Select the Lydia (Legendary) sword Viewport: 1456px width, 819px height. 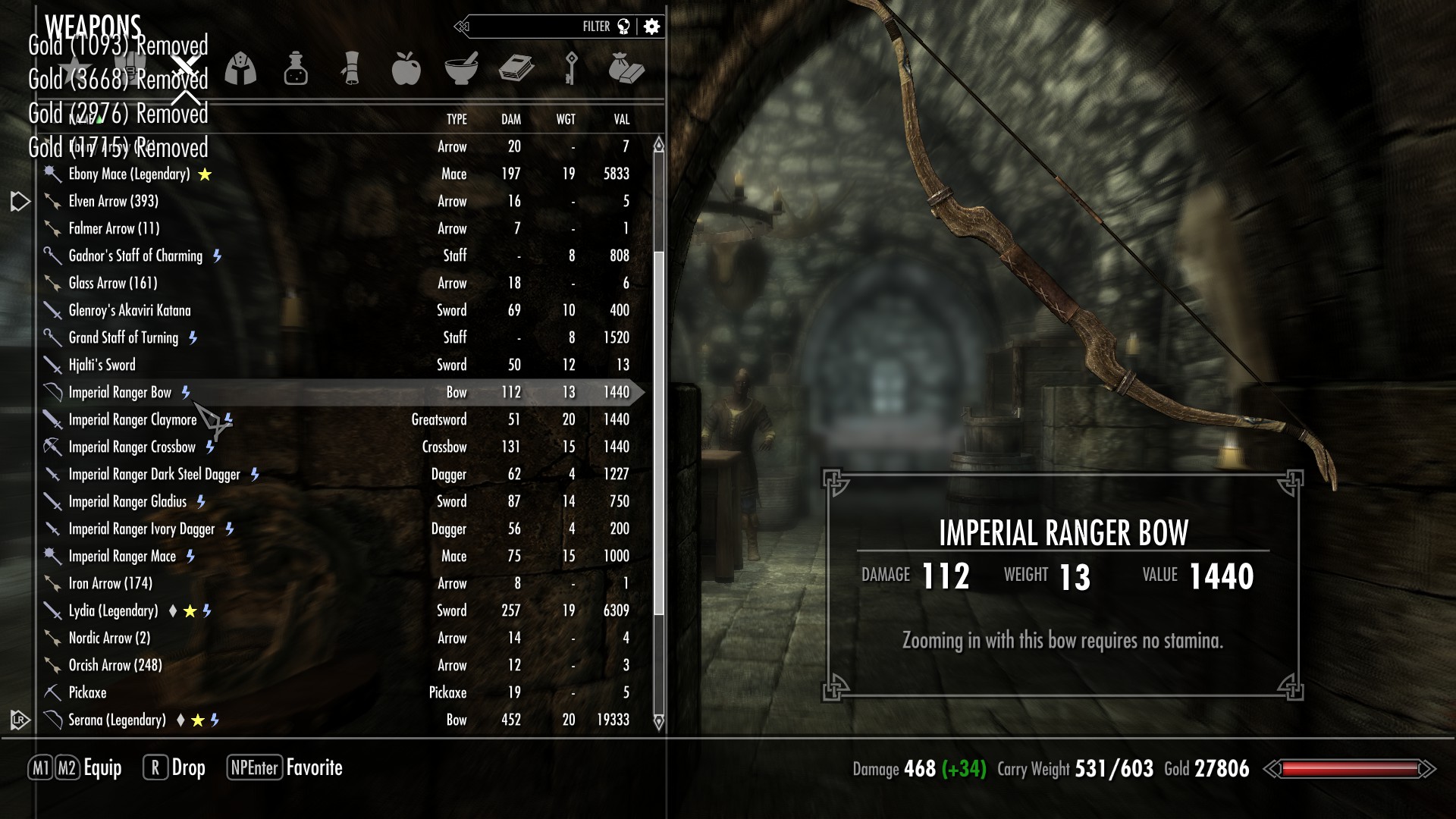114,611
